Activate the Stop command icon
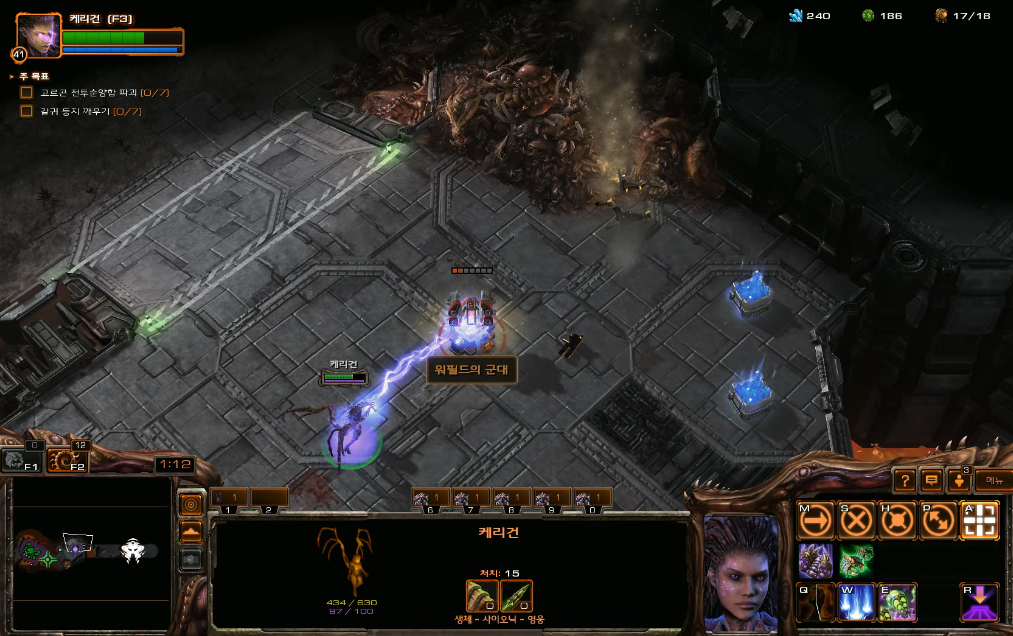This screenshot has height=636, width=1013. 856,520
